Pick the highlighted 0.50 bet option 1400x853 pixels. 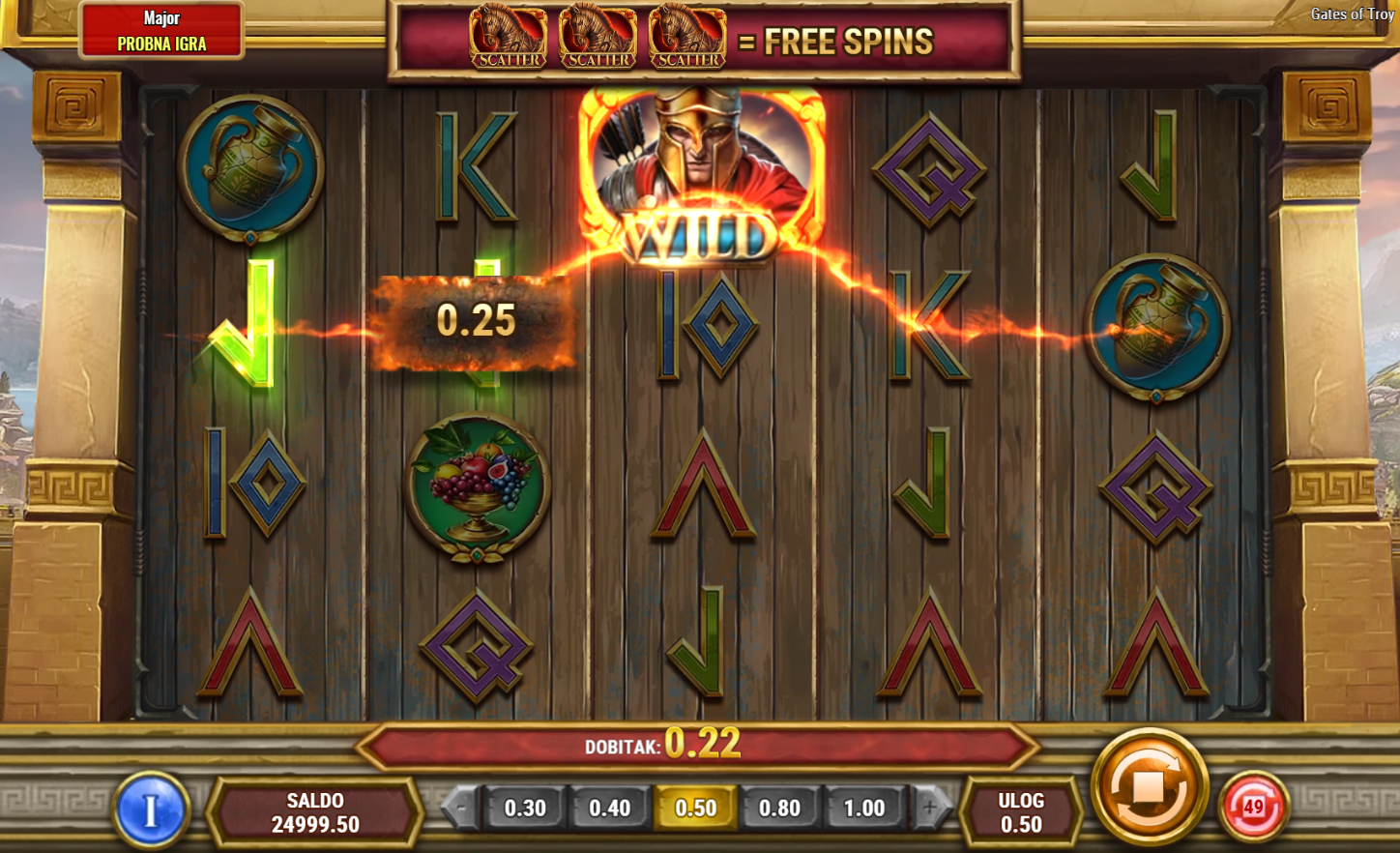coord(695,808)
